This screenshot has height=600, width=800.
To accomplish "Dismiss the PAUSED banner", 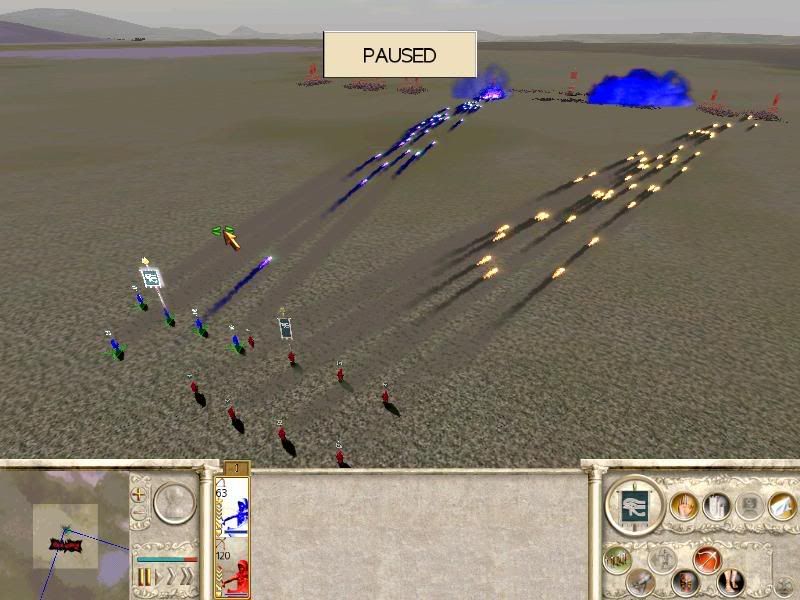I will (x=400, y=55).
